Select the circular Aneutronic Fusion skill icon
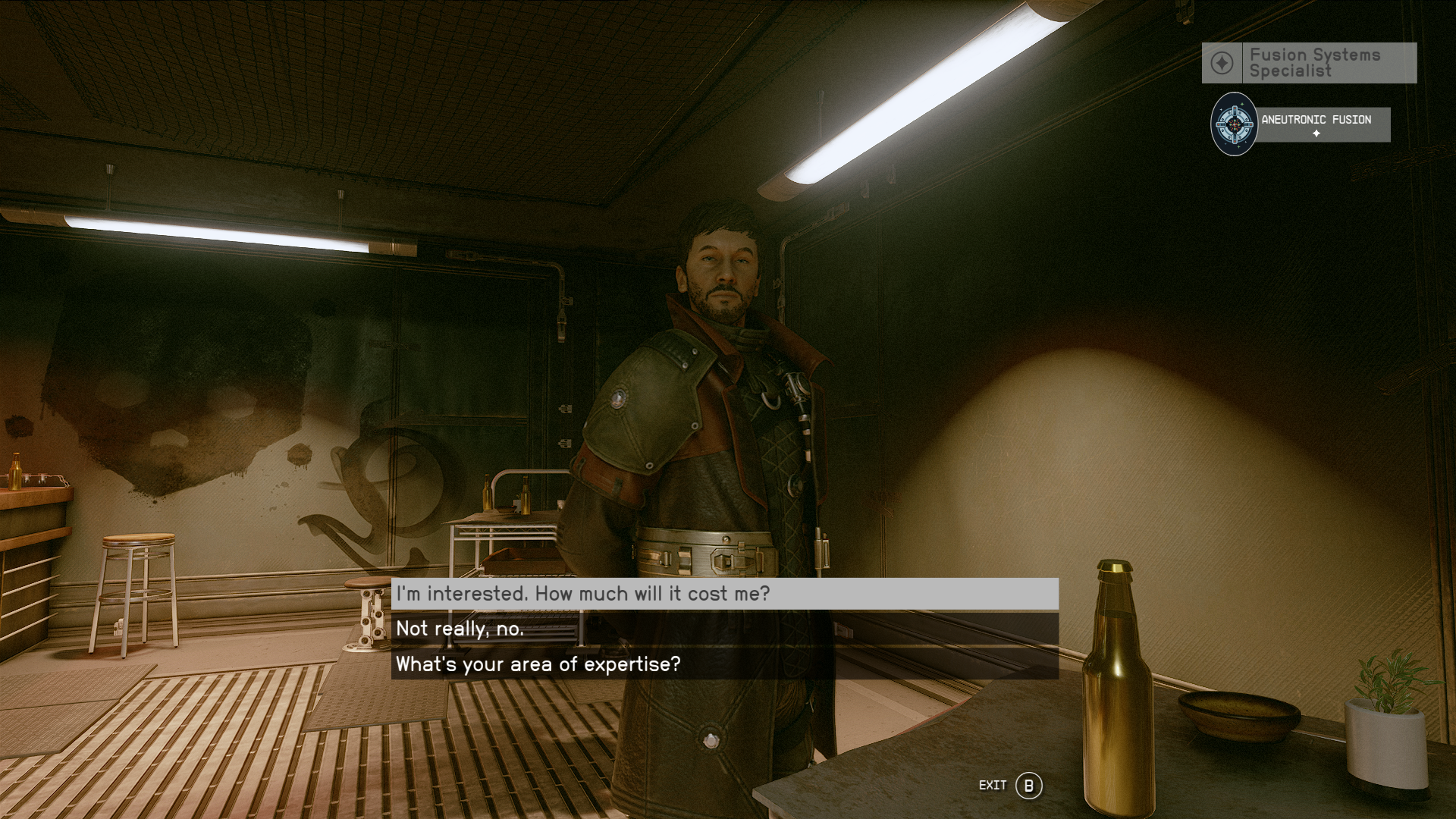The image size is (1456, 819). 1233,124
